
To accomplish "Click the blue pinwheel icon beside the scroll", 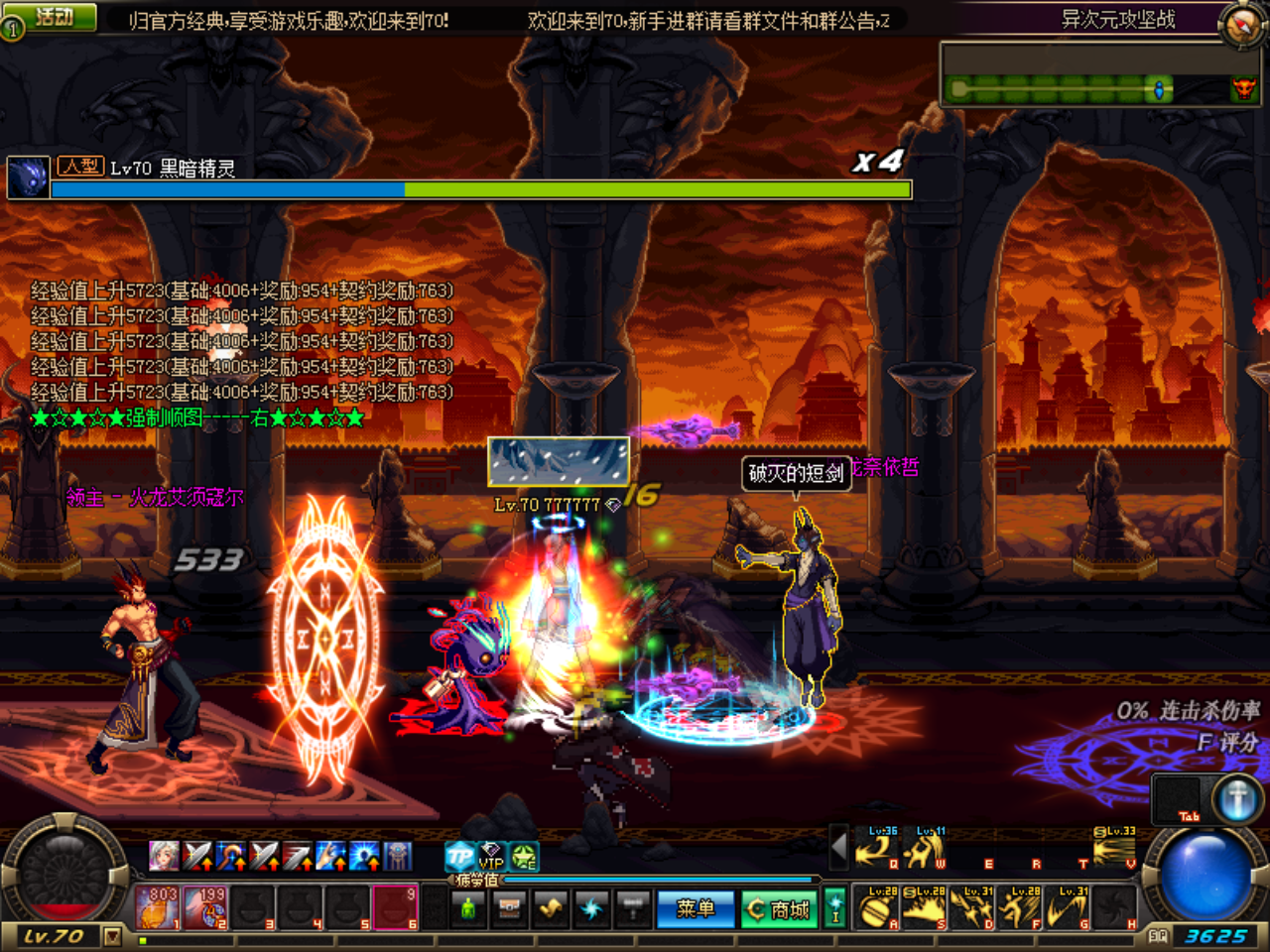I will pyautogui.click(x=593, y=907).
